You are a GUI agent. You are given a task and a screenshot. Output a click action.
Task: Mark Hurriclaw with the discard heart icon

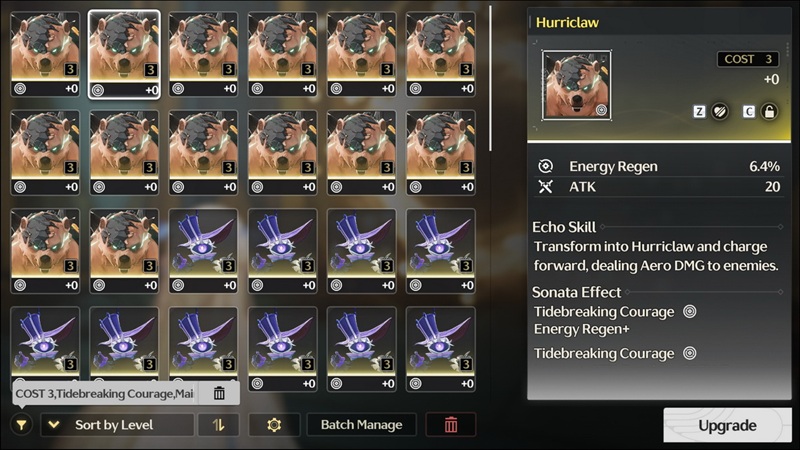720,112
